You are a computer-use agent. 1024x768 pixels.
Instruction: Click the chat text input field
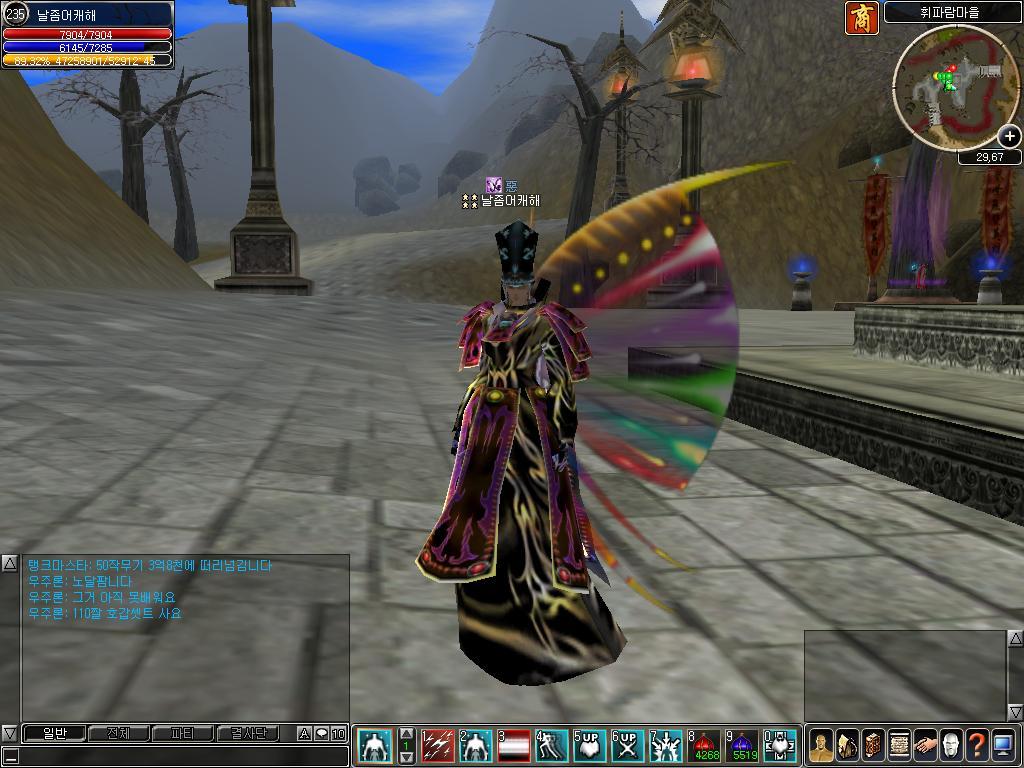click(x=180, y=755)
